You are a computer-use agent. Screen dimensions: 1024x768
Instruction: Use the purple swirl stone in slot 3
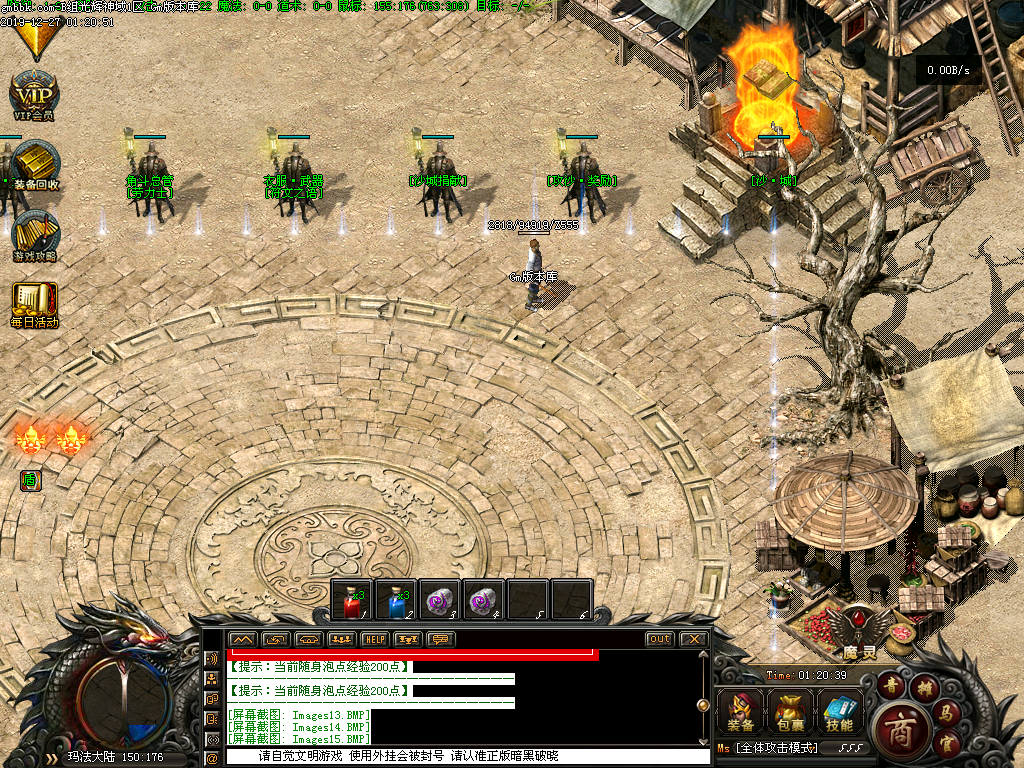pyautogui.click(x=439, y=600)
